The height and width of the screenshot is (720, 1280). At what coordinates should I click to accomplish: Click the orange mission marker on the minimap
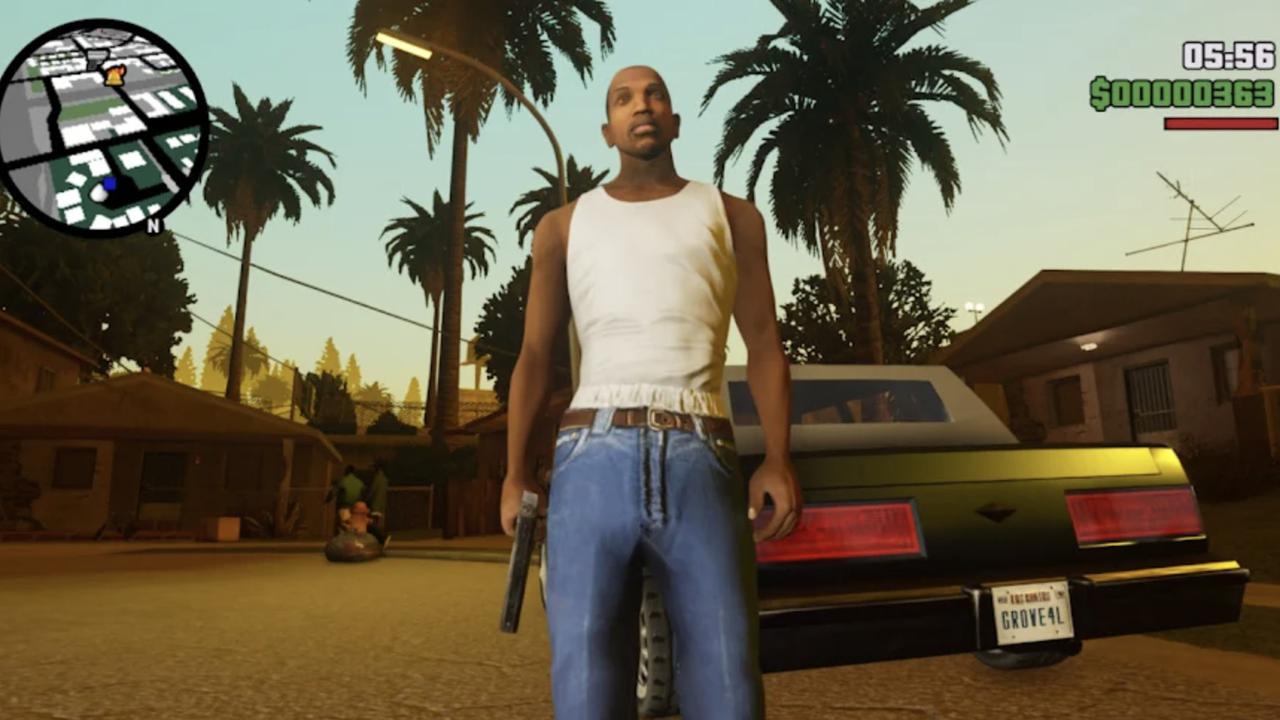tap(115, 76)
